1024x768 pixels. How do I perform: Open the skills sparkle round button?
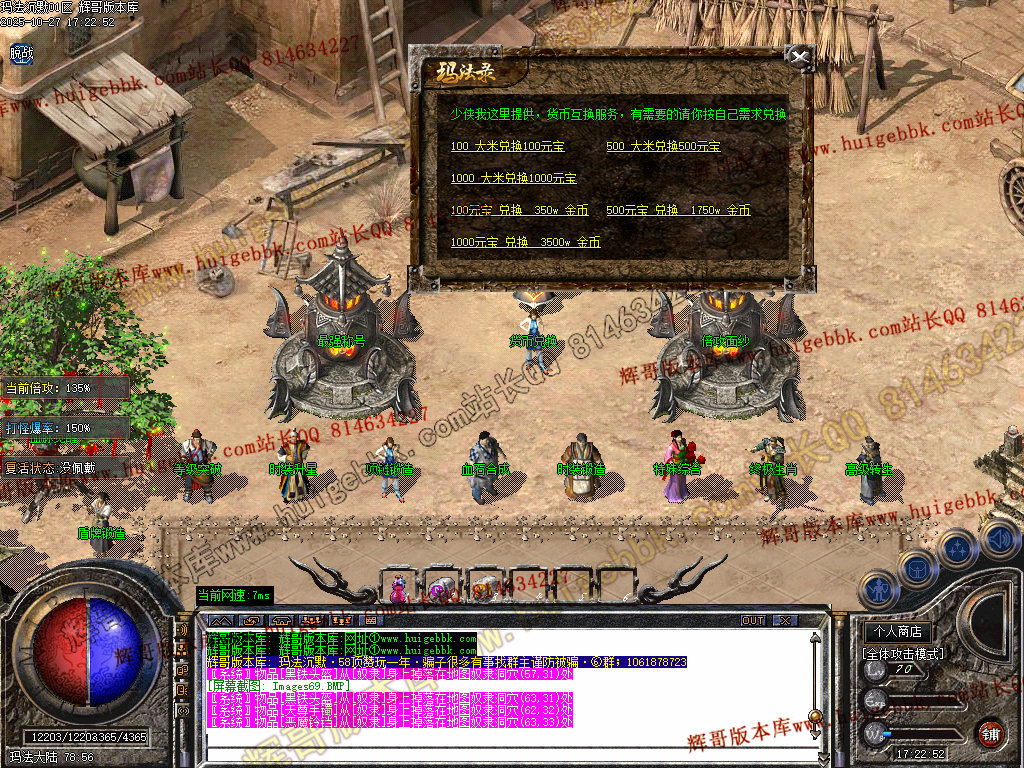(x=957, y=548)
